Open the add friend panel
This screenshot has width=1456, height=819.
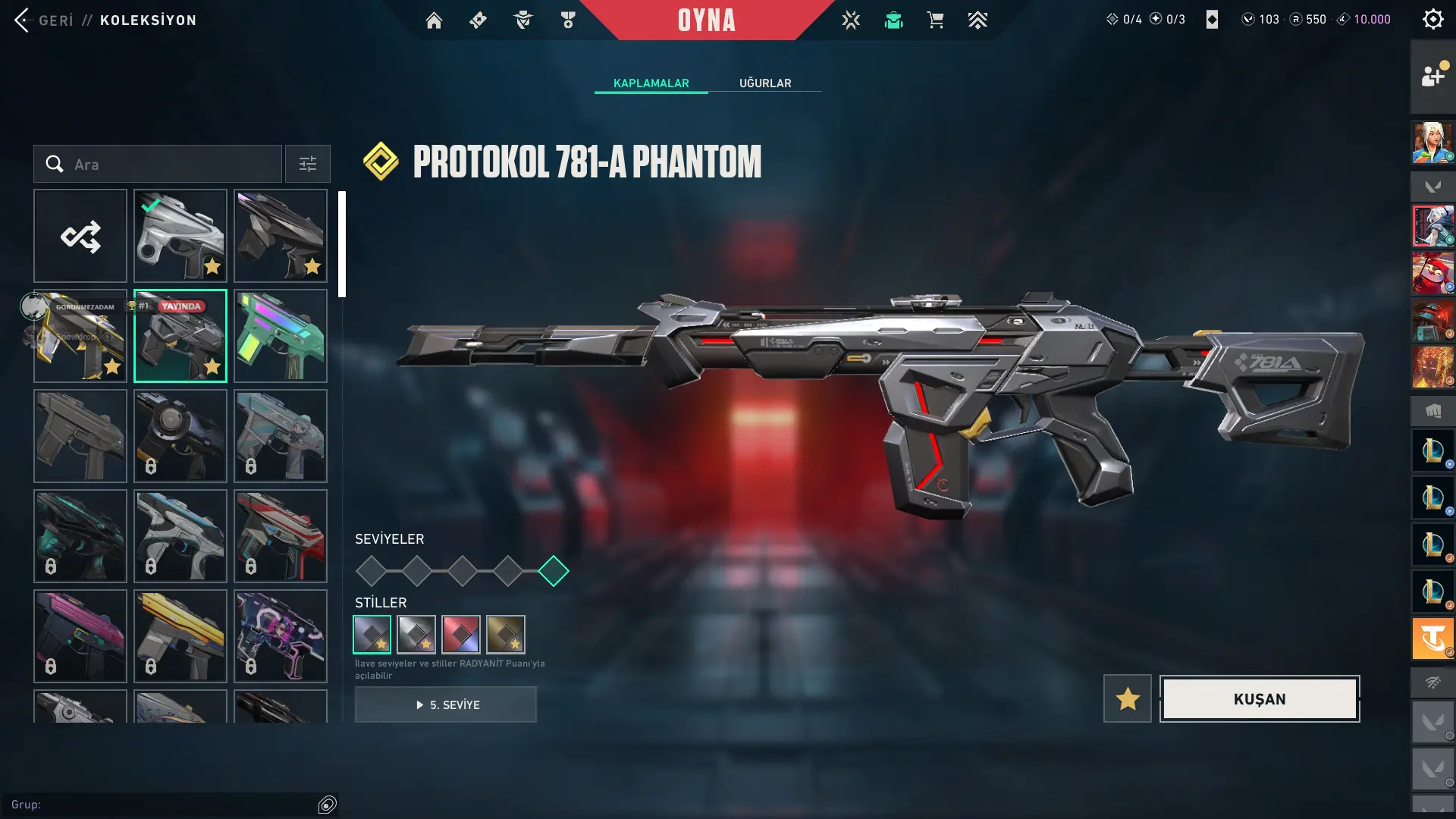[x=1432, y=76]
